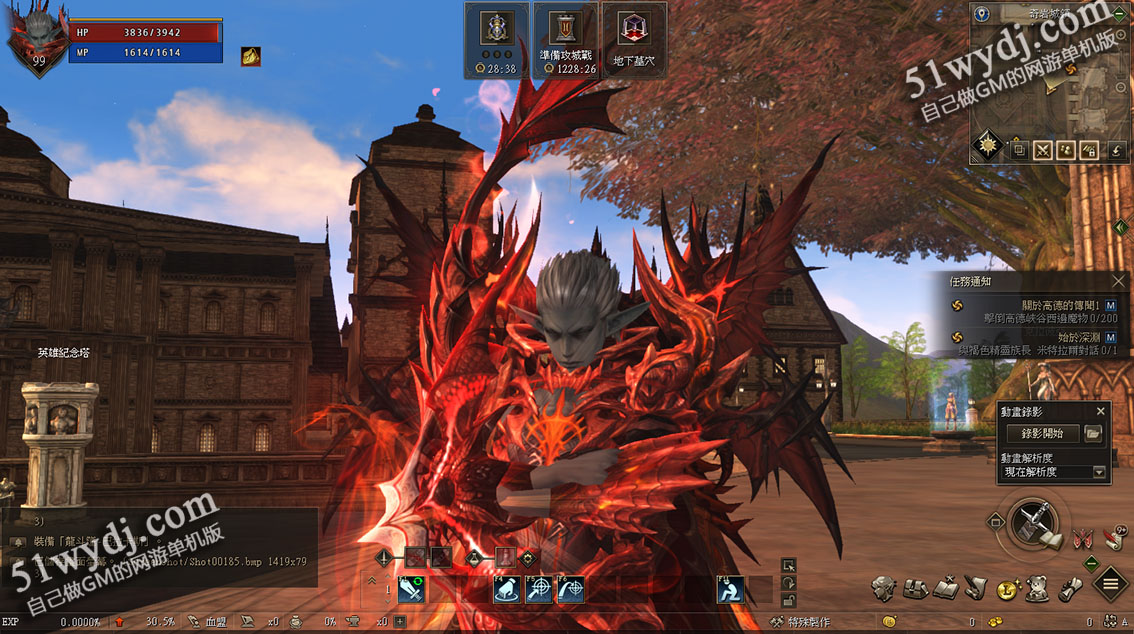Expand the 現在解析度 resolution dropdown

point(1099,472)
